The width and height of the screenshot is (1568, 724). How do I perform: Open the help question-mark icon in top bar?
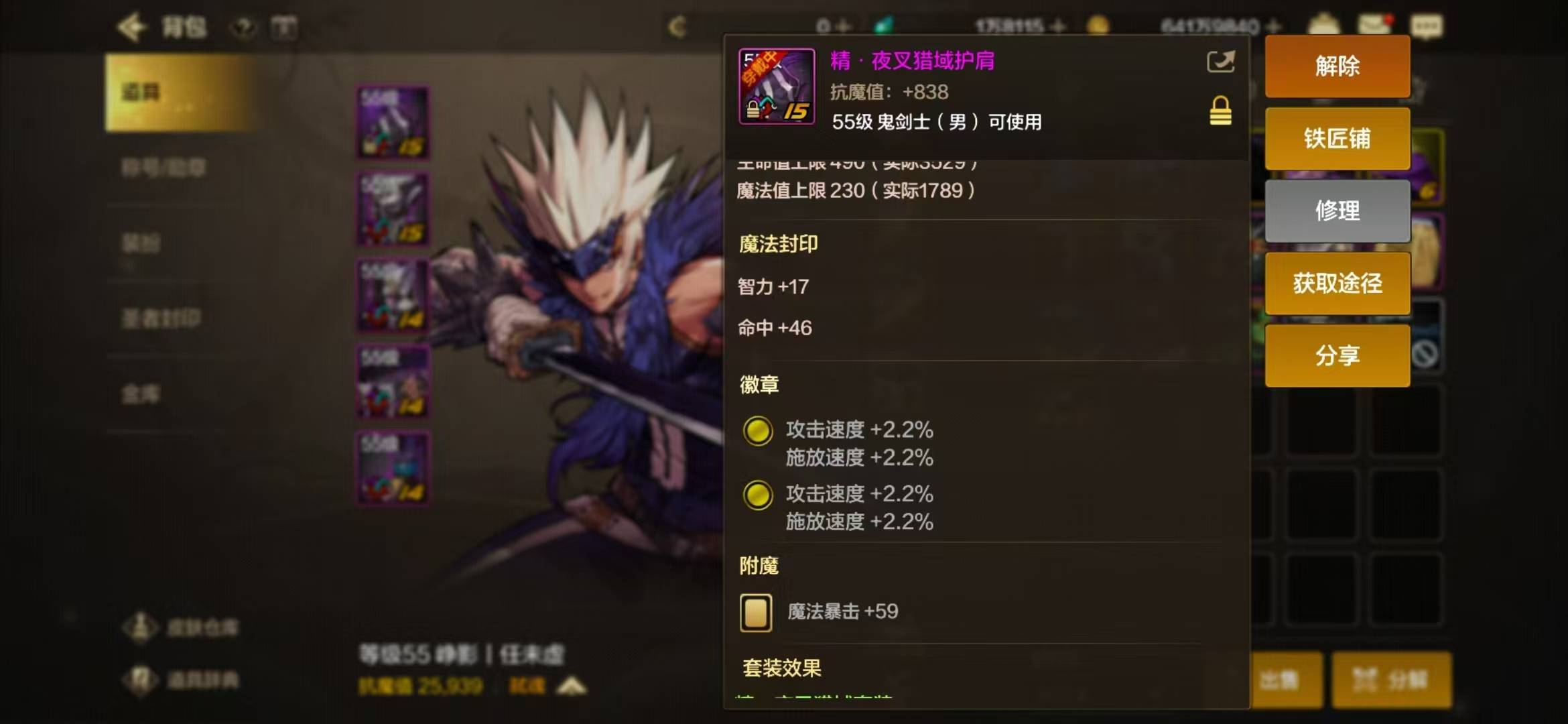point(245,25)
